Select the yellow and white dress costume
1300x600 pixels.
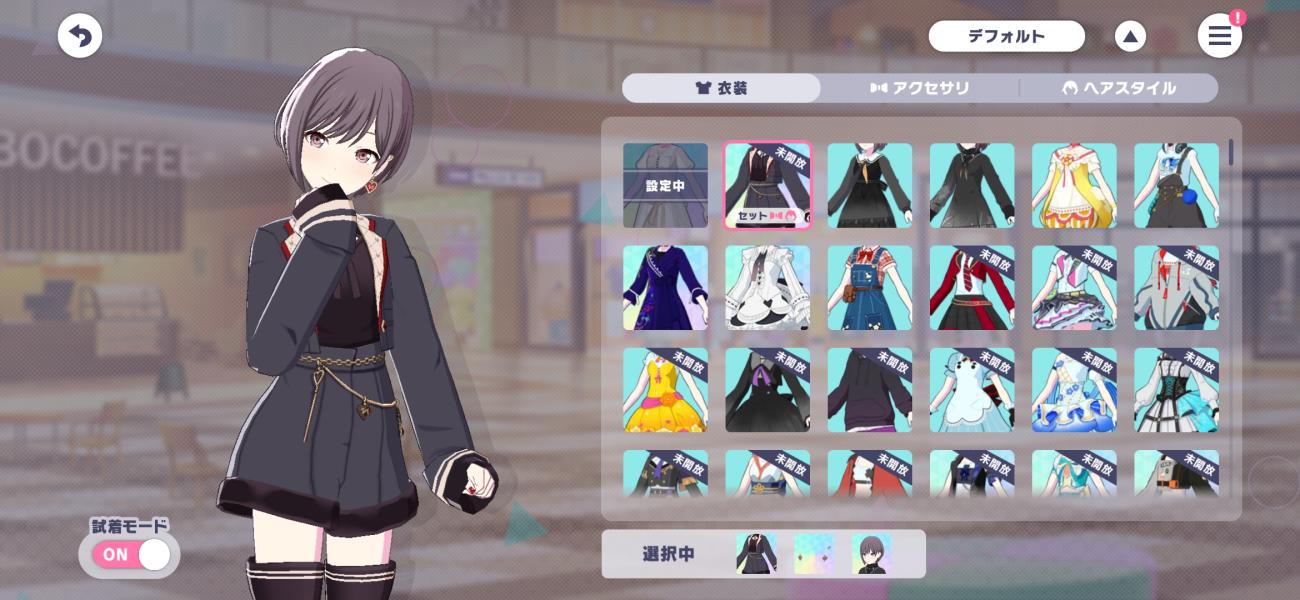[1074, 186]
